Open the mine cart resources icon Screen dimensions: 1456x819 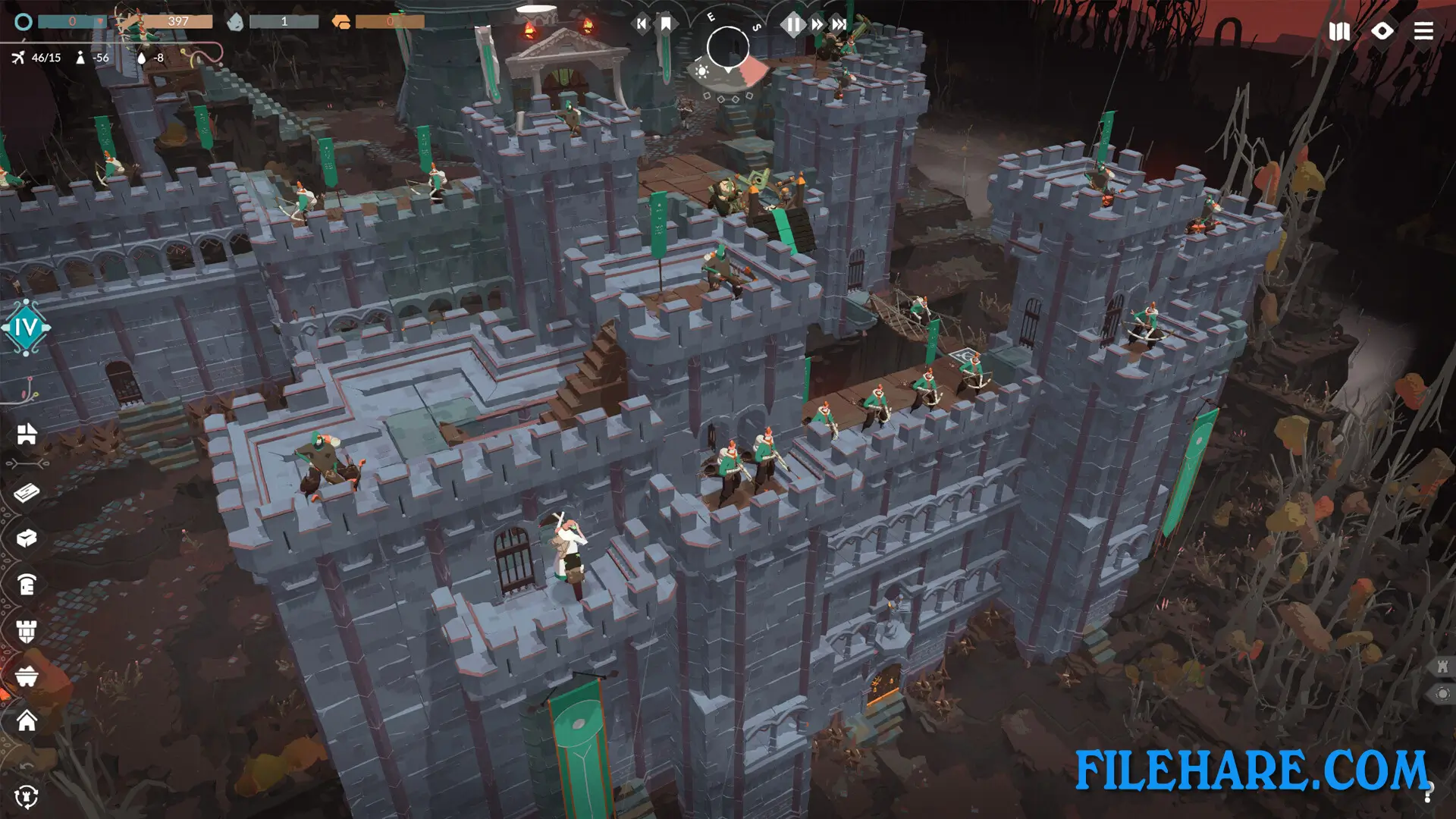pyautogui.click(x=27, y=675)
